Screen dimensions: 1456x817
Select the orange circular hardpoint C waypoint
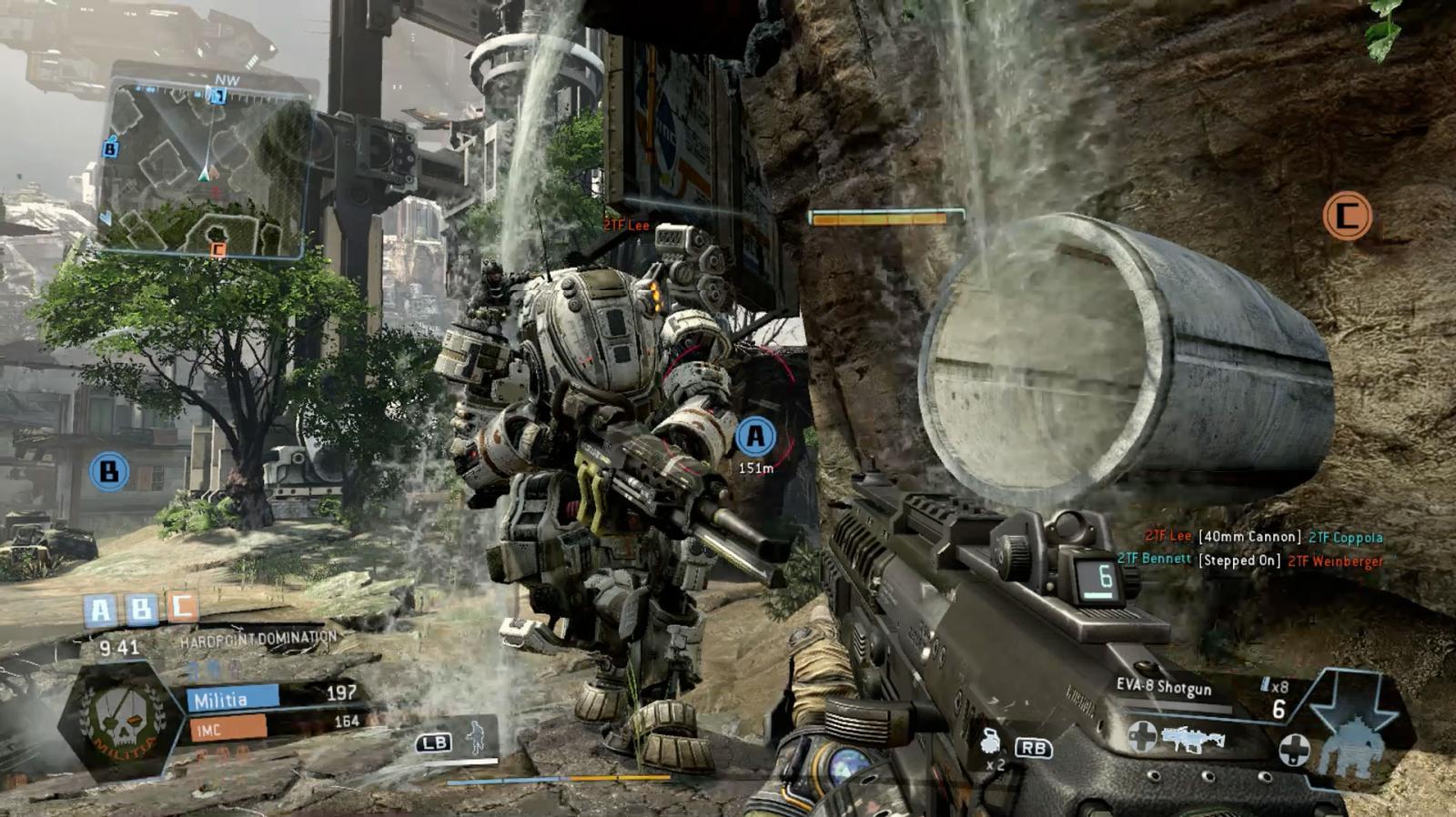[x=1347, y=217]
